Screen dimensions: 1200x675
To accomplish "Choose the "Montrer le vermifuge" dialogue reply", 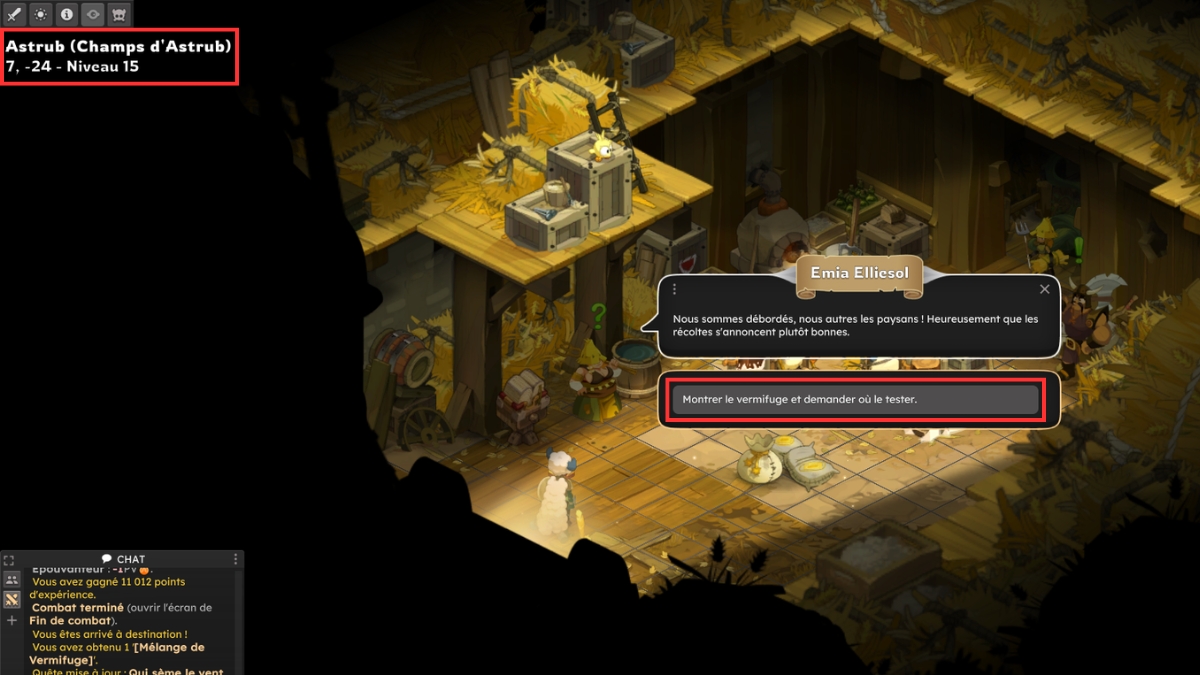I will 855,399.
